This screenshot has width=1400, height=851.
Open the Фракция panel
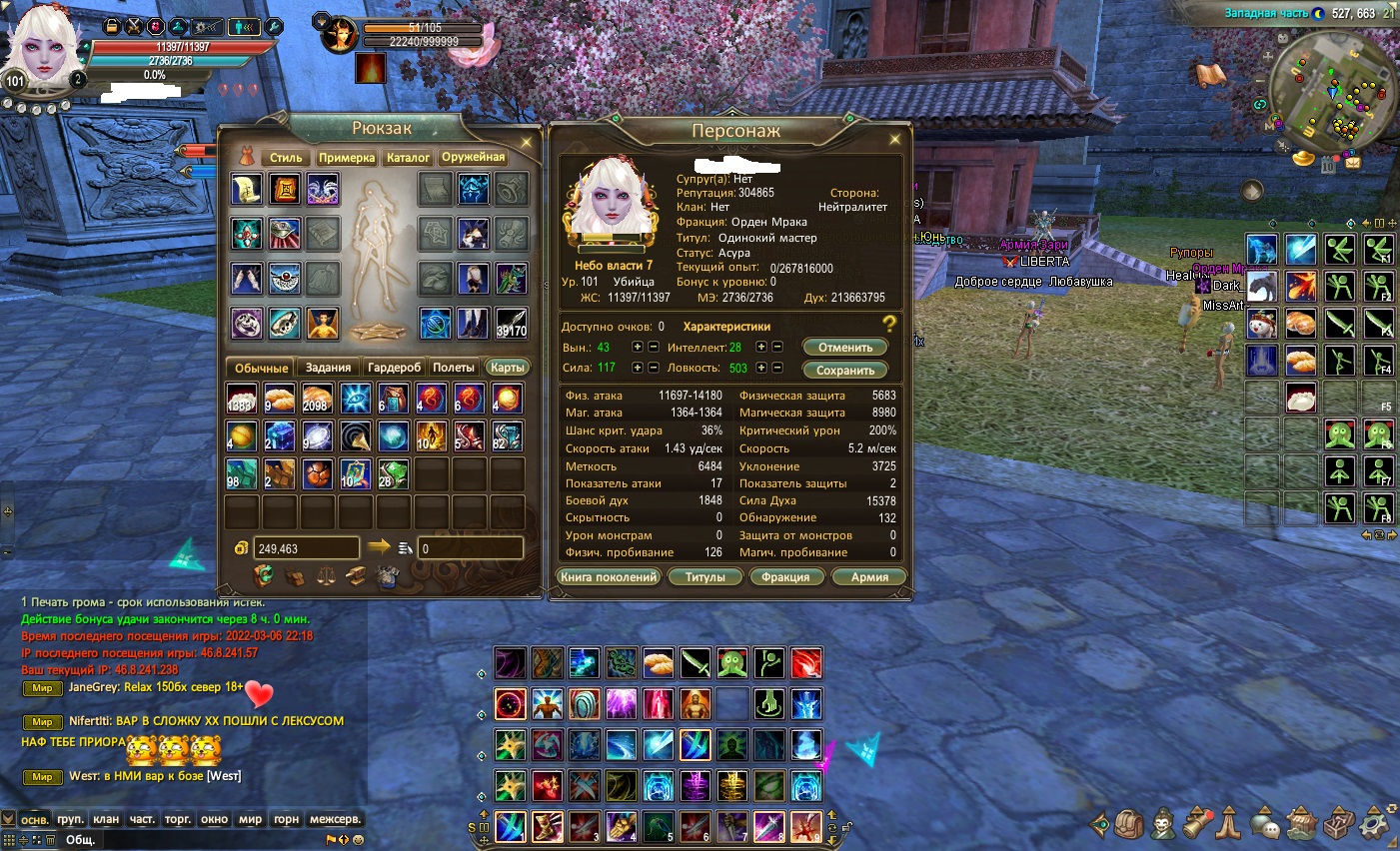coord(785,577)
